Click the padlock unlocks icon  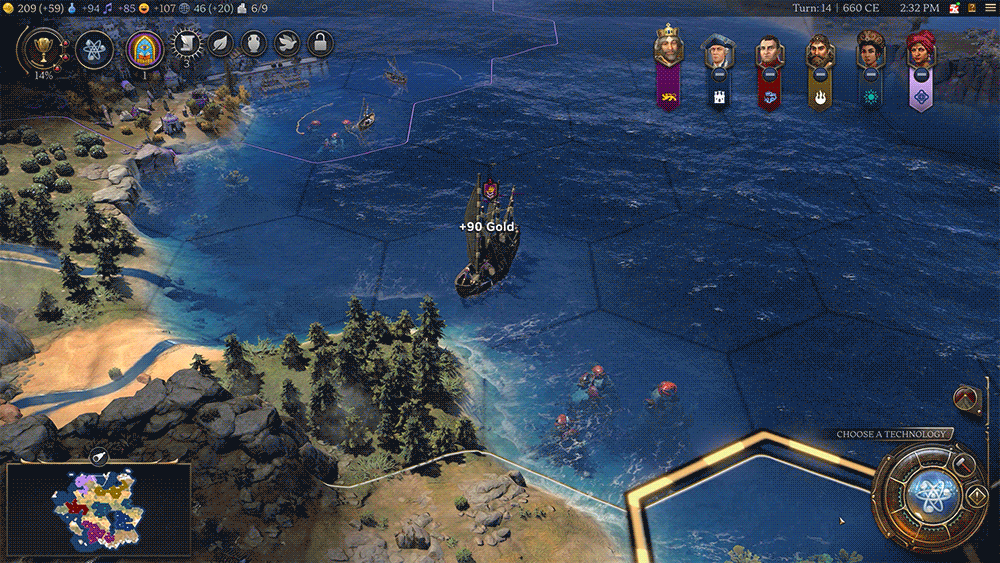pos(319,44)
